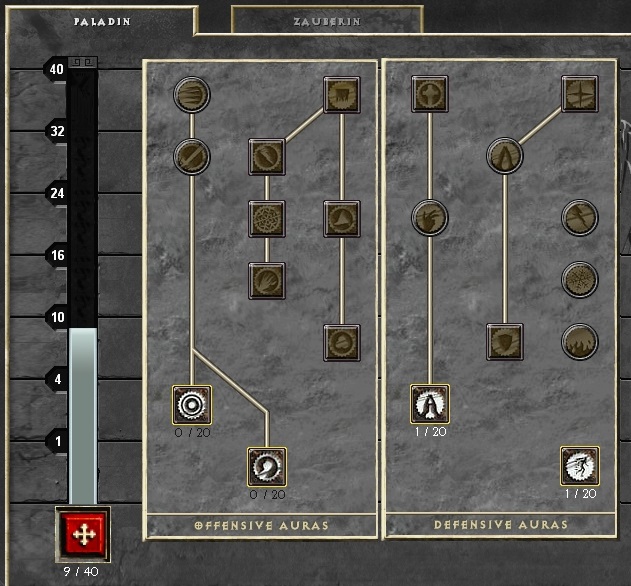631x586 pixels.
Task: Select the concentric rings offensive aura skill
Action: coord(191,405)
